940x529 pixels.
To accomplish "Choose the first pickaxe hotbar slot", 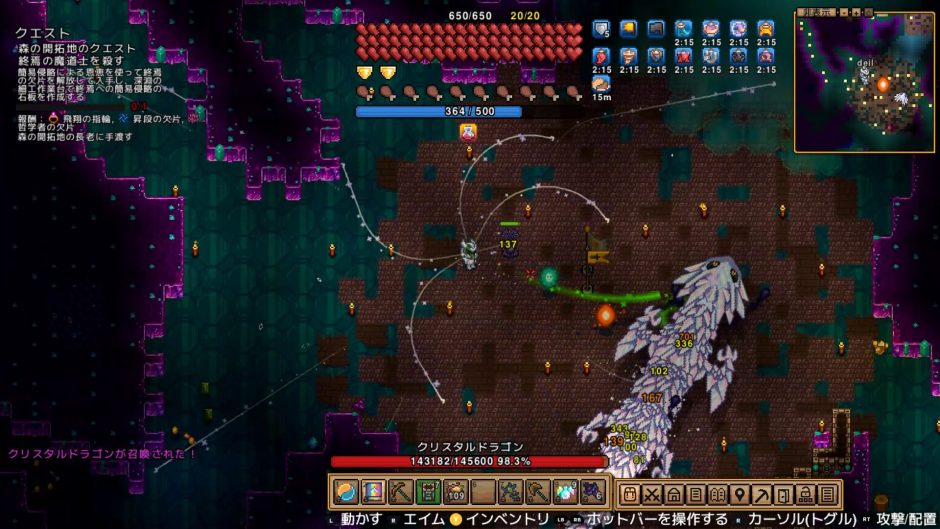I will click(401, 492).
